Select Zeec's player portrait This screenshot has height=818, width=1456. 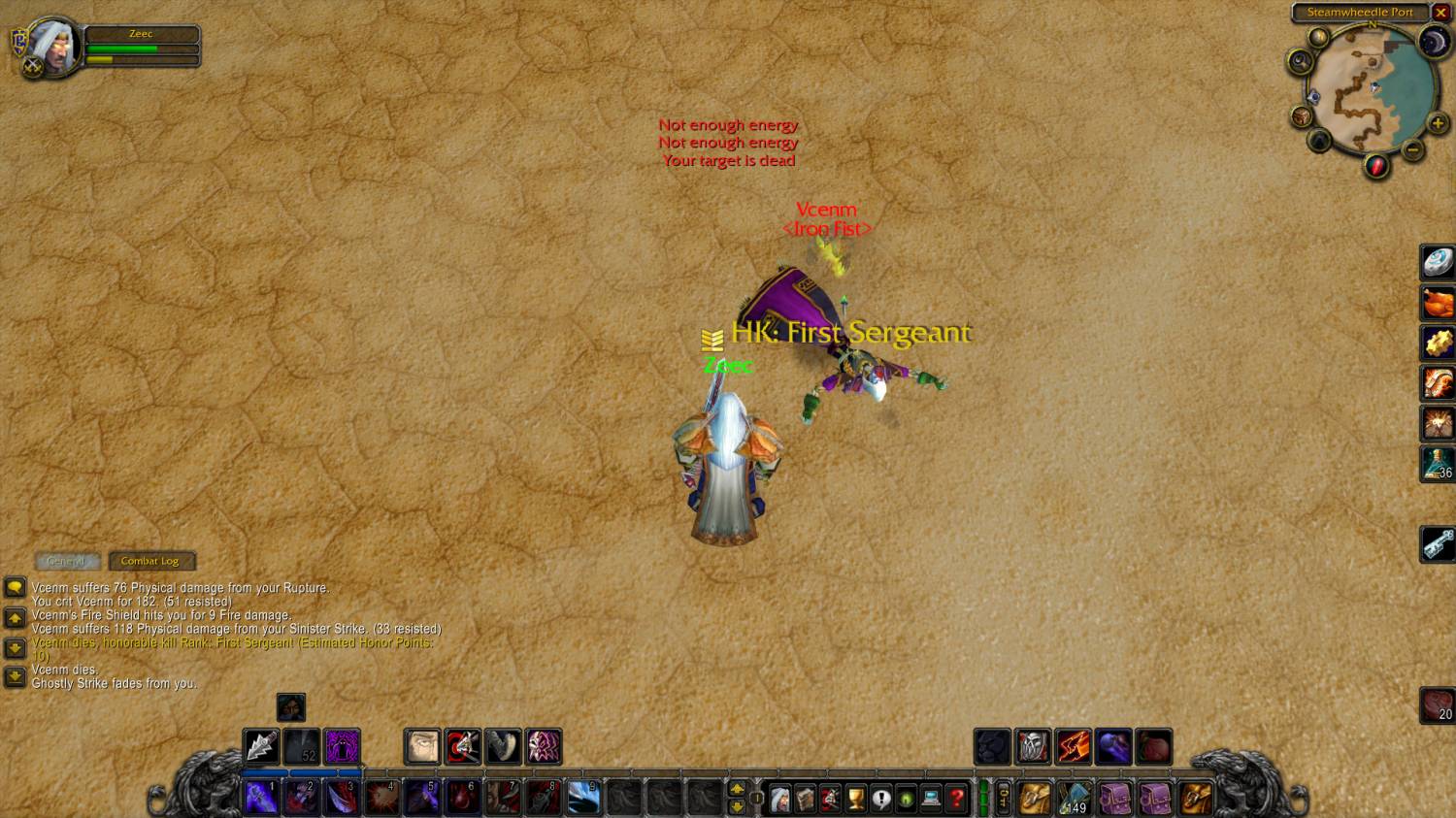pos(52,47)
